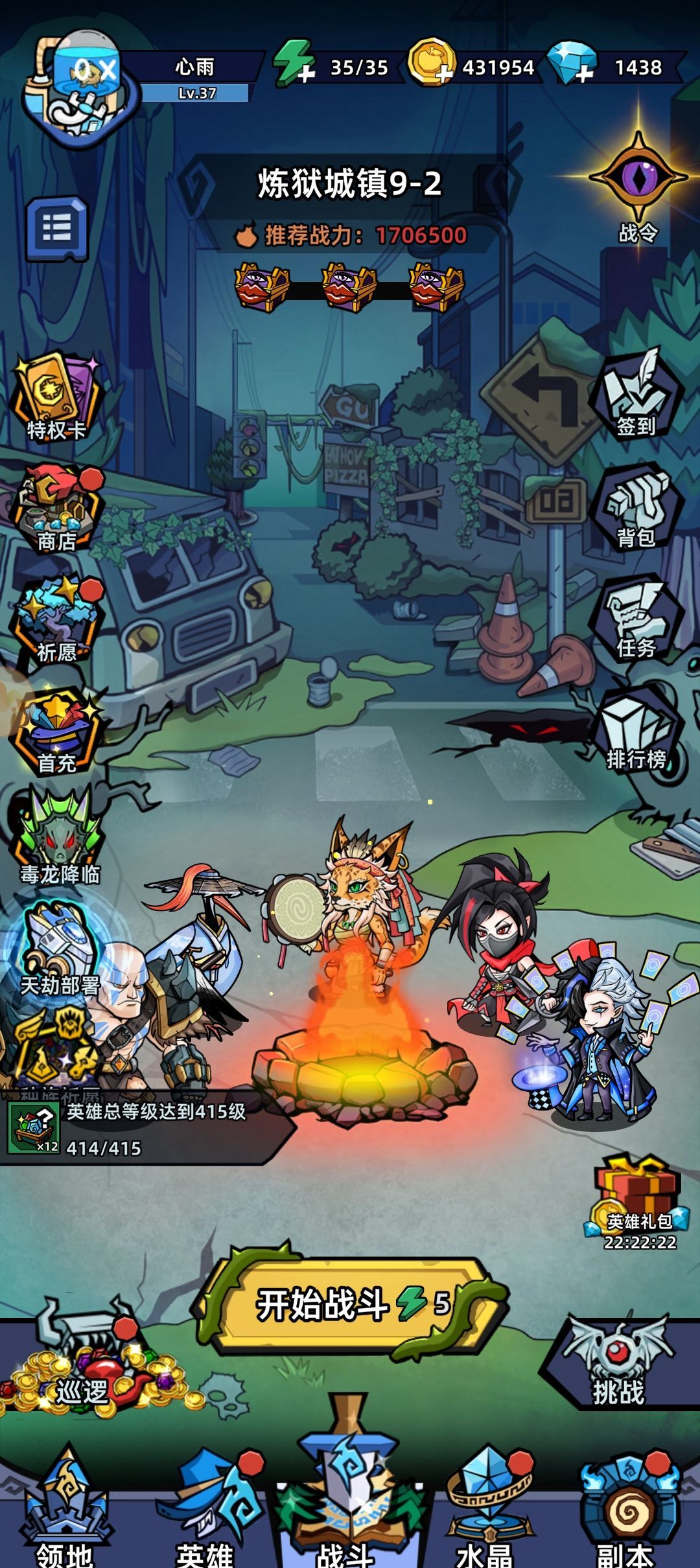Open the blue list menu button
The height and width of the screenshot is (1568, 700).
click(57, 228)
